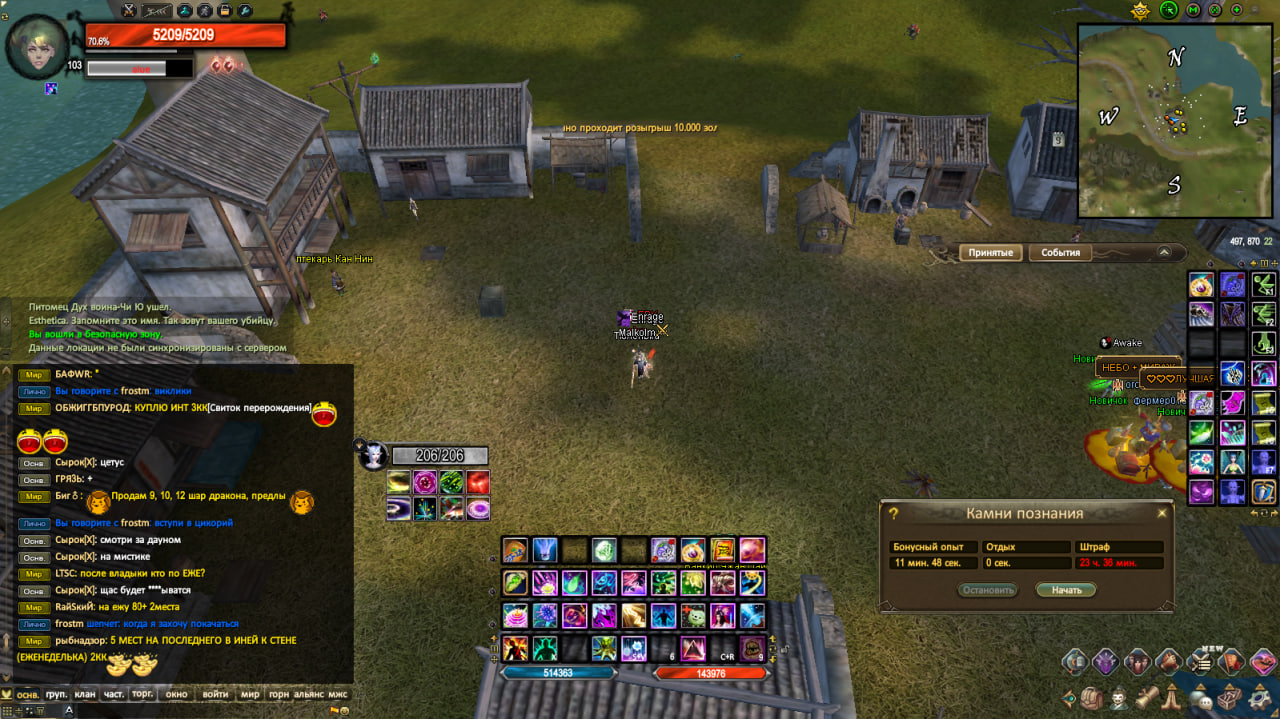Click the Начать button
The width and height of the screenshot is (1280, 719).
pos(1066,590)
